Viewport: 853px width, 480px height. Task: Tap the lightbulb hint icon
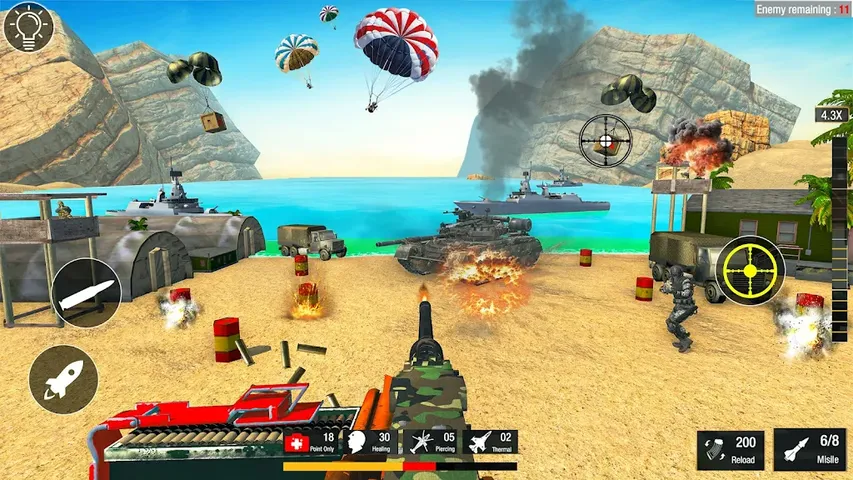click(27, 26)
